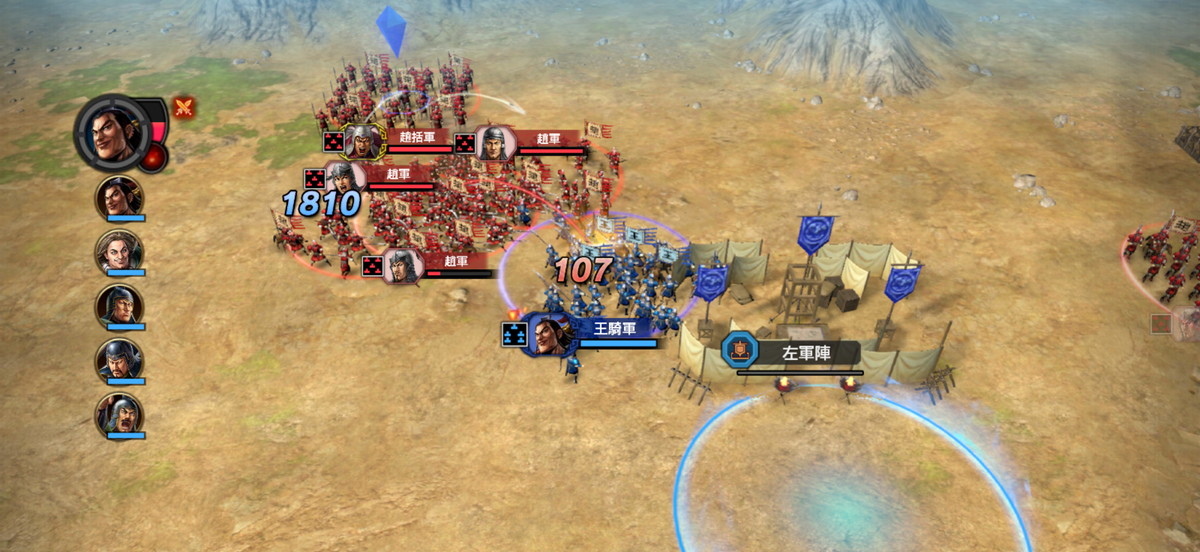Select the shouting helmeted general portrait
Image resolution: width=1200 pixels, height=552 pixels.
click(x=119, y=413)
